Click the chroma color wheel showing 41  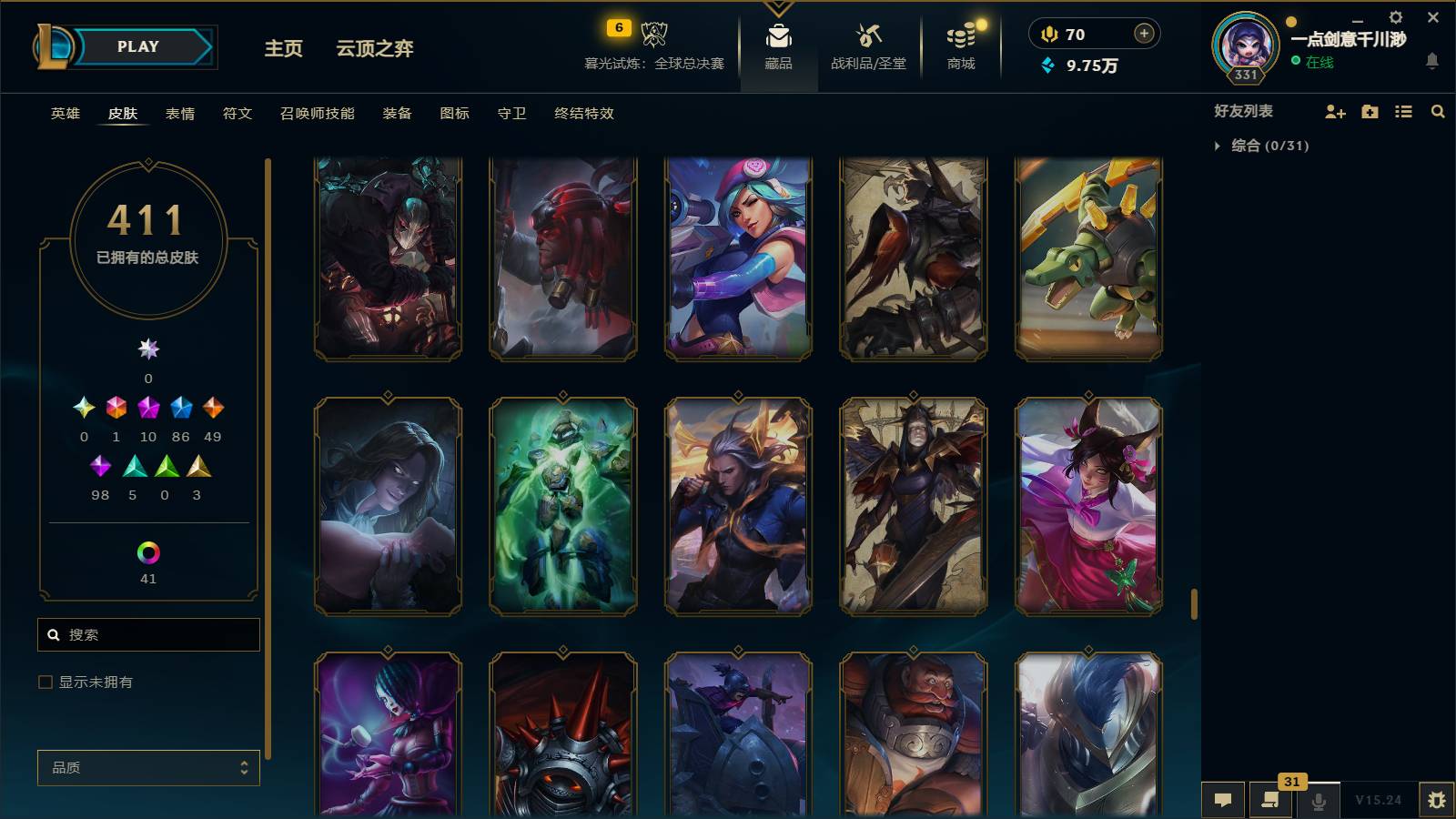[148, 551]
